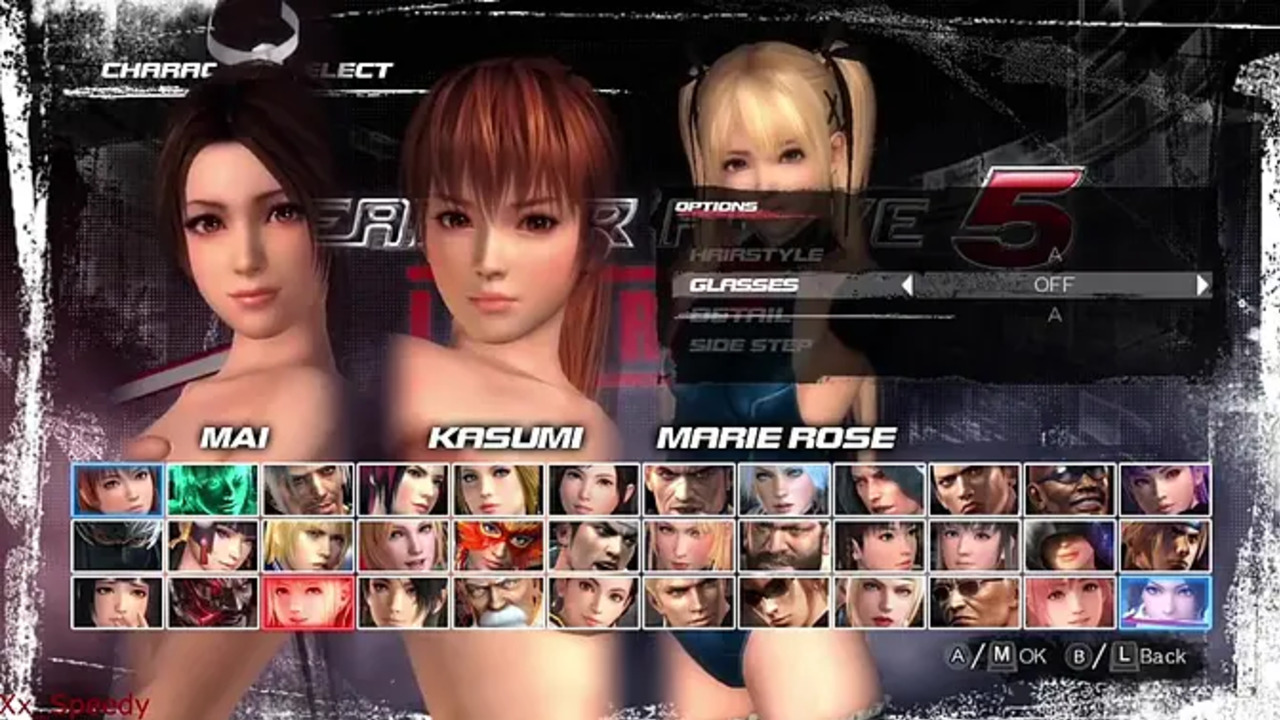Screen dimensions: 1280x720
Task: Pick the silver-haired masked ninja portrait
Action: 117,546
